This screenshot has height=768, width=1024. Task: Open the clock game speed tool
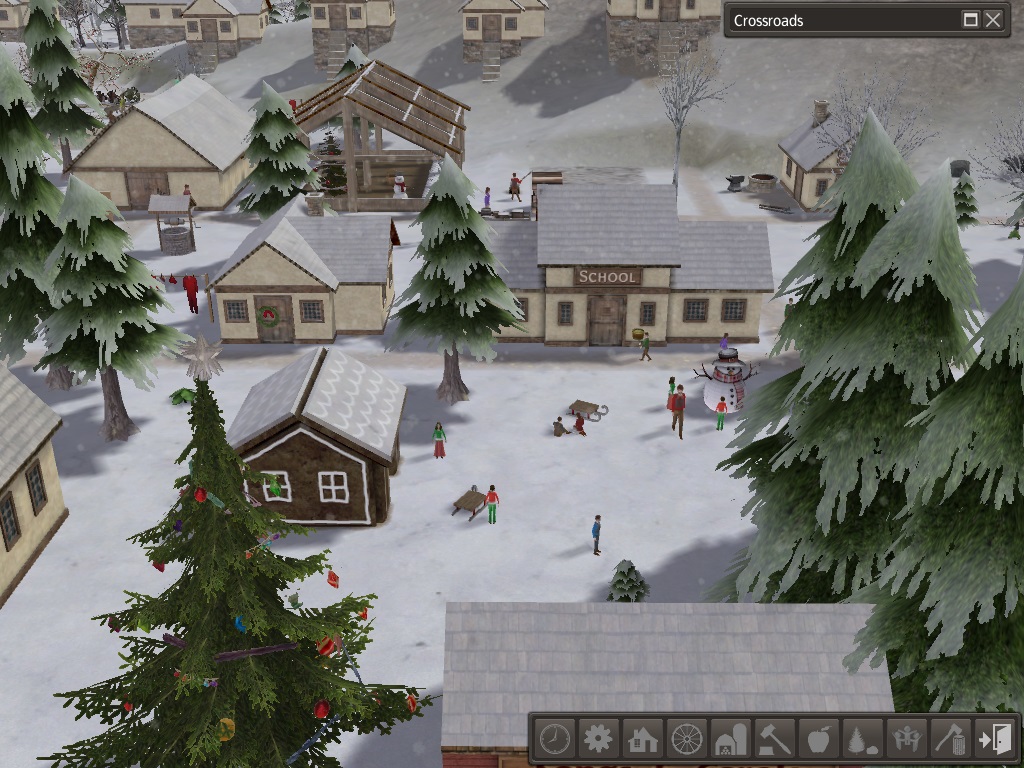tap(554, 739)
